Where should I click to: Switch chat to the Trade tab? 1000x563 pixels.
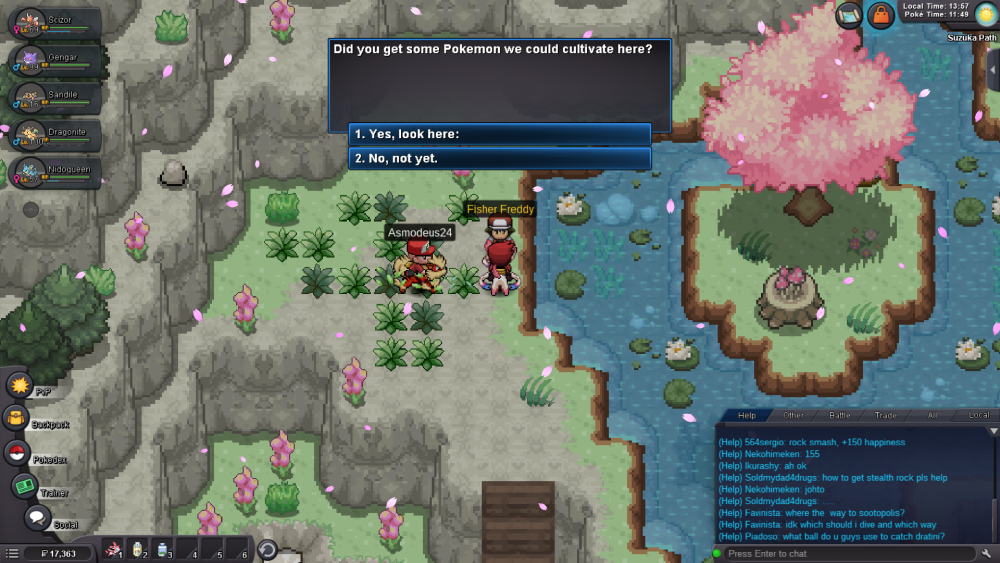(x=886, y=415)
